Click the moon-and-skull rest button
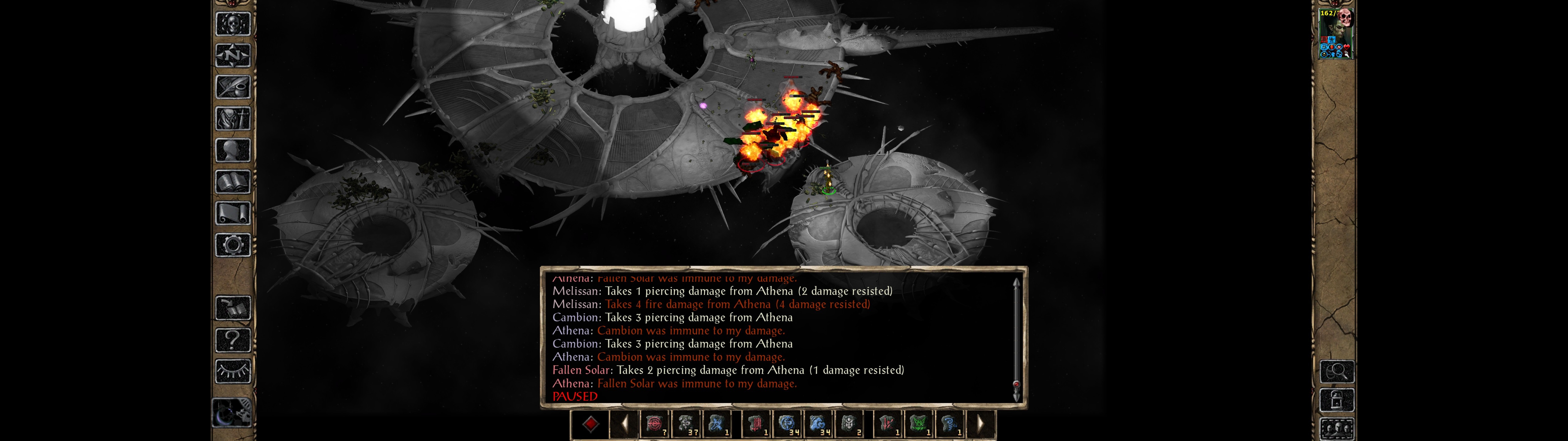Image resolution: width=1568 pixels, height=441 pixels. 232,413
